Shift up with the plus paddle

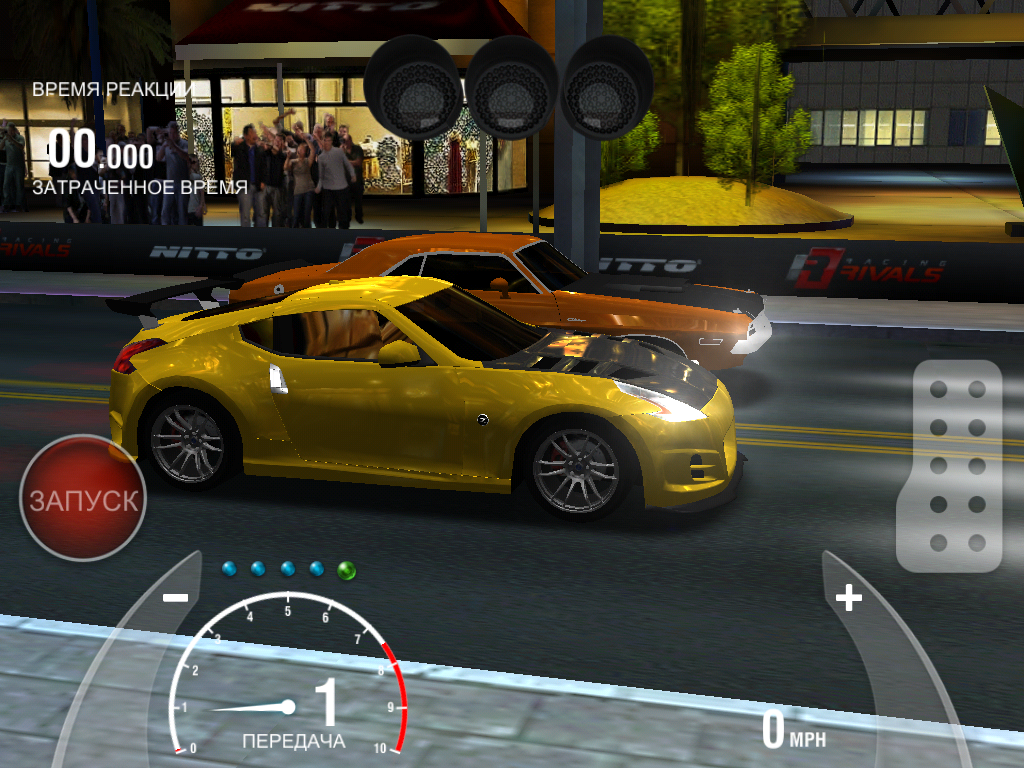[x=849, y=598]
